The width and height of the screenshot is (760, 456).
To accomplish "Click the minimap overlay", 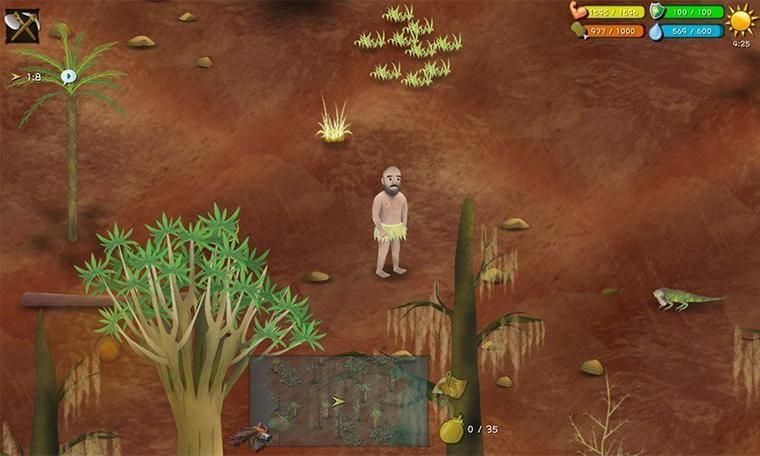I will [338, 400].
